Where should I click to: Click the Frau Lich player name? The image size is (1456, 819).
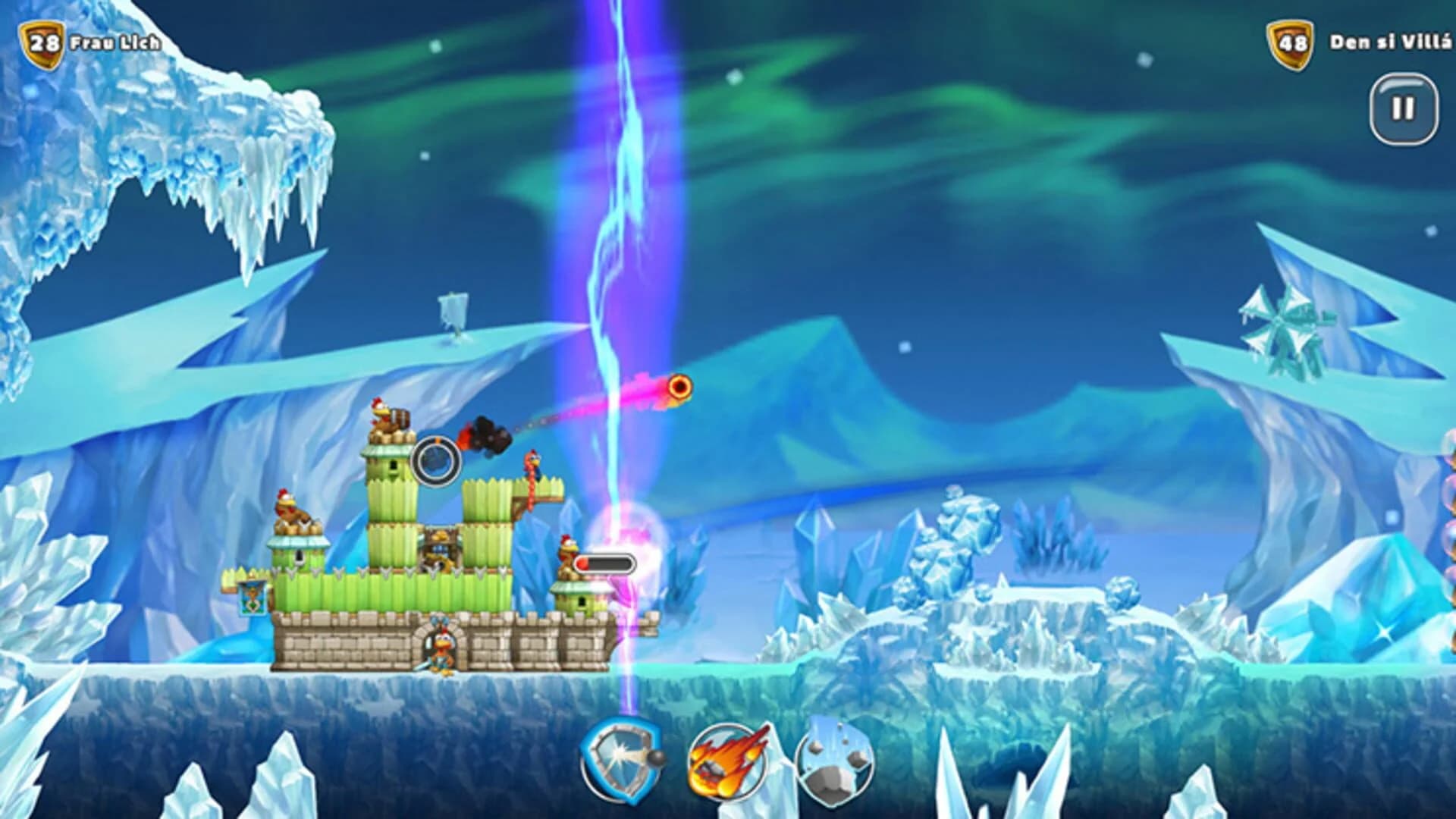coord(114,44)
